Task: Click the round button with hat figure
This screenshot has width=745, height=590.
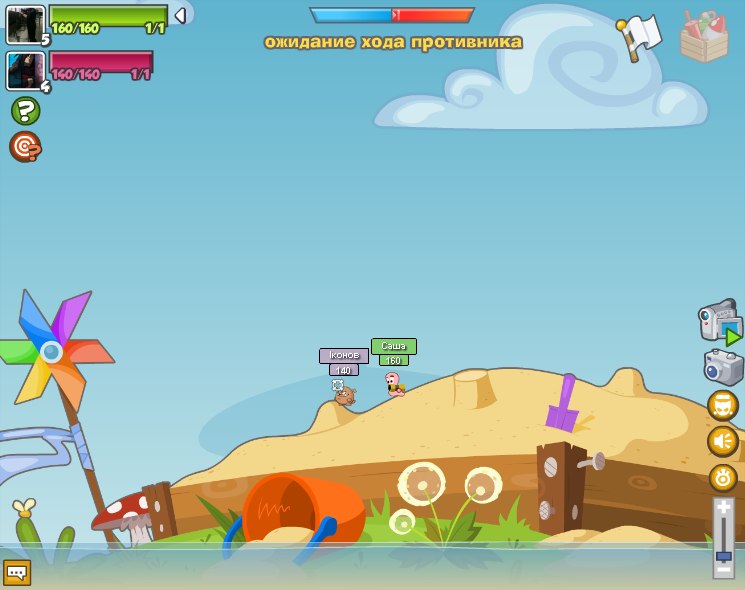Action: point(722,405)
